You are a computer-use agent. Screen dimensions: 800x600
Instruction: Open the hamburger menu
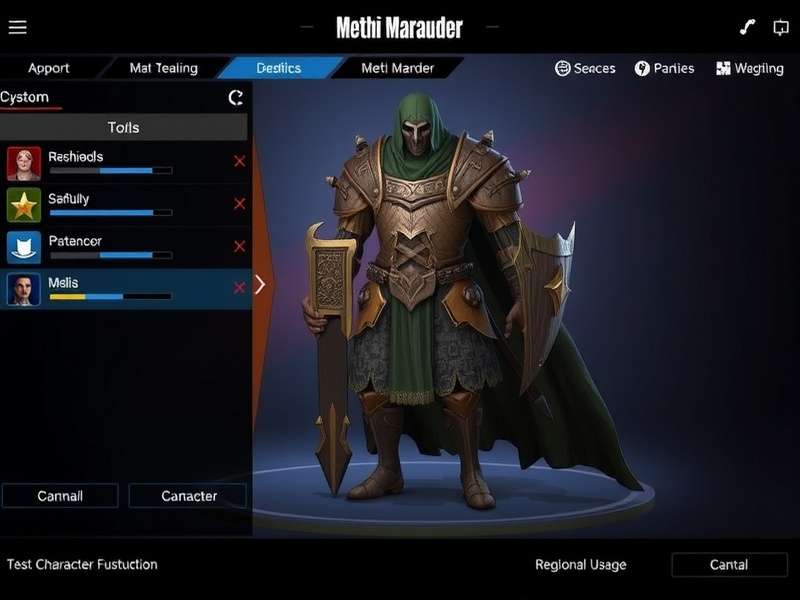point(17,28)
